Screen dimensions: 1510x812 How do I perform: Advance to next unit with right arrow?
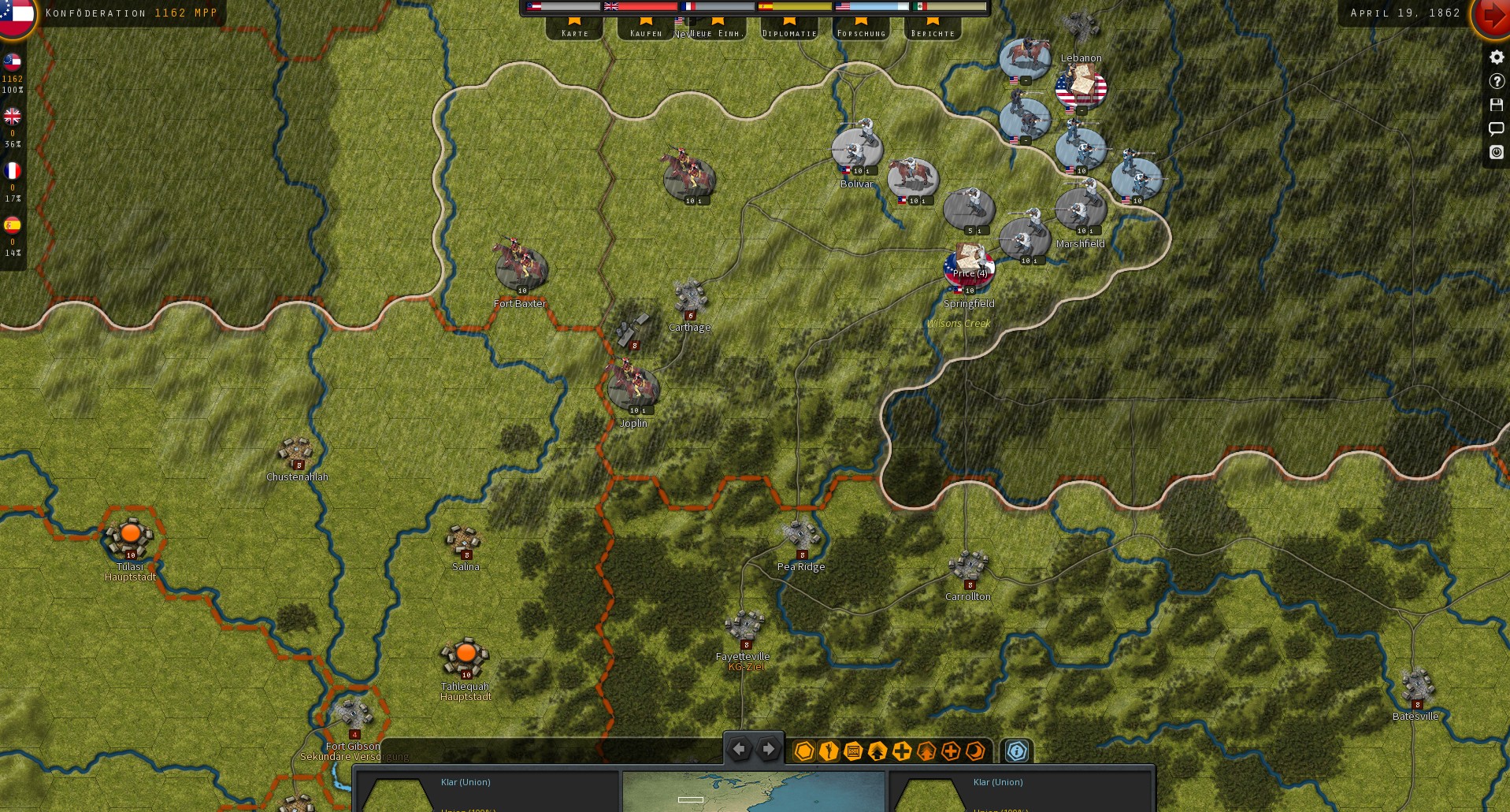pos(767,750)
